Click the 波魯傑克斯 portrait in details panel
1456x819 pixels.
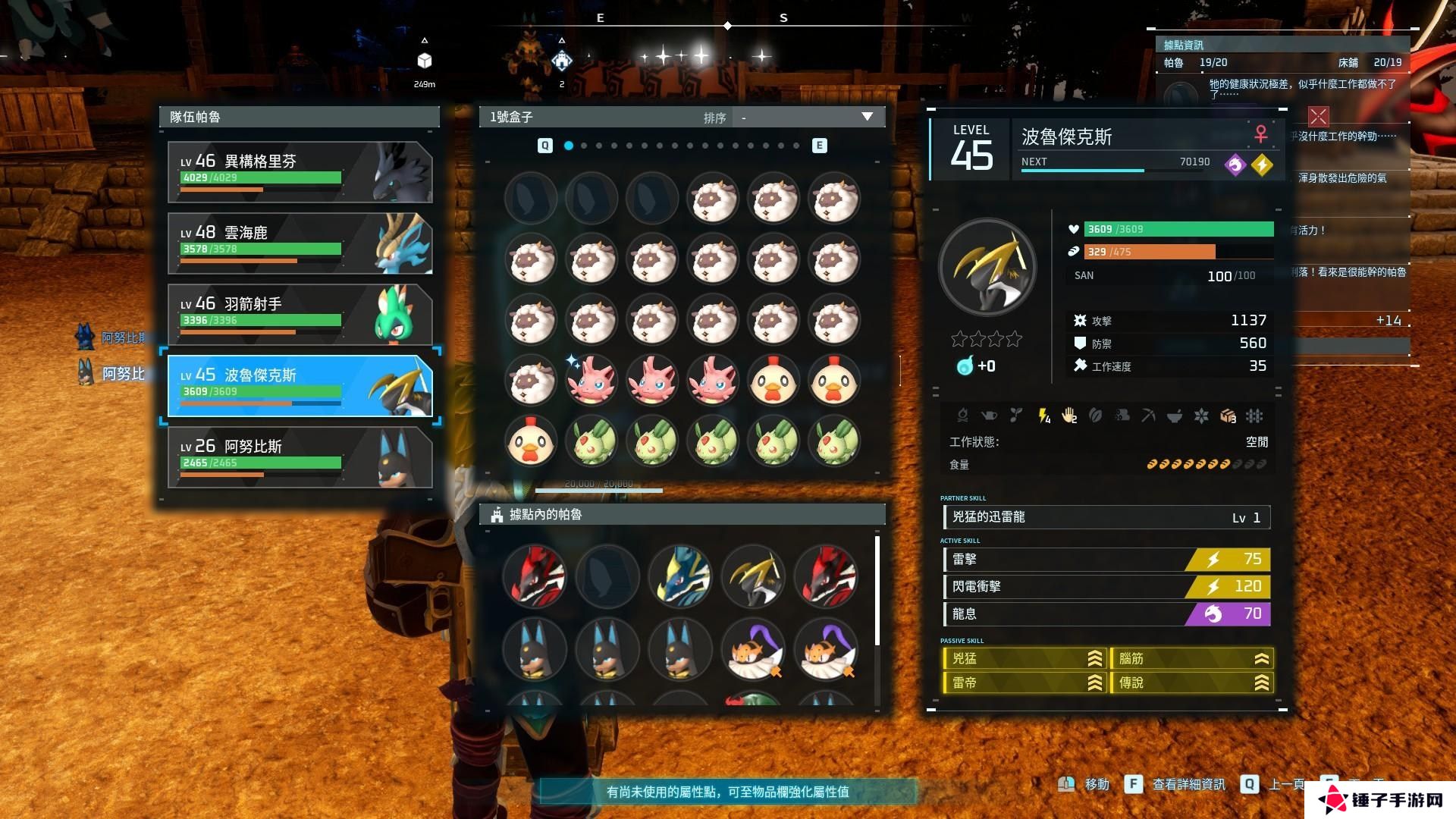coord(987,268)
